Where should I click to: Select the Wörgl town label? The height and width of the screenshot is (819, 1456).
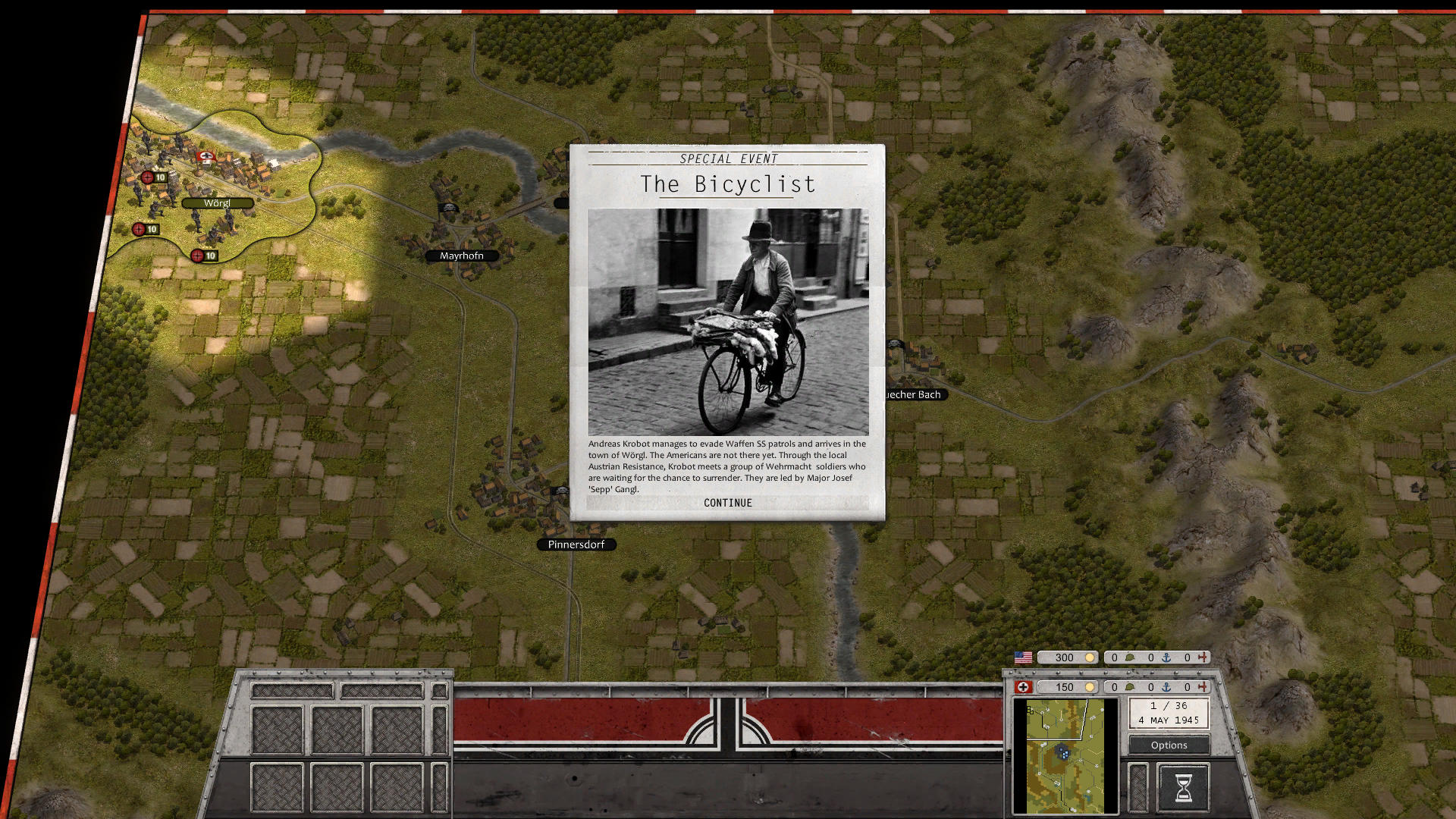(218, 202)
